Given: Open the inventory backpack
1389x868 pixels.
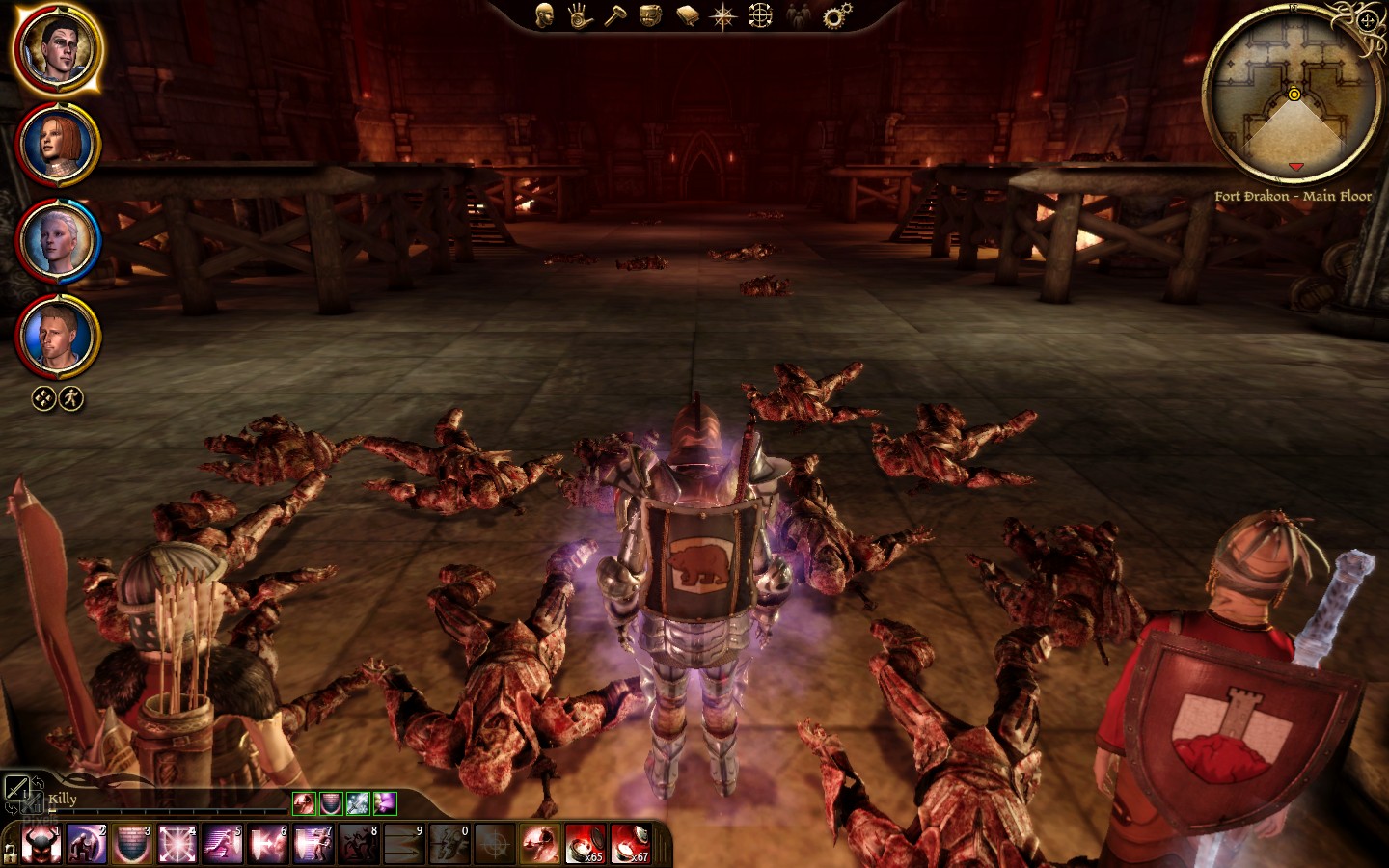Looking at the screenshot, I should pos(651,15).
